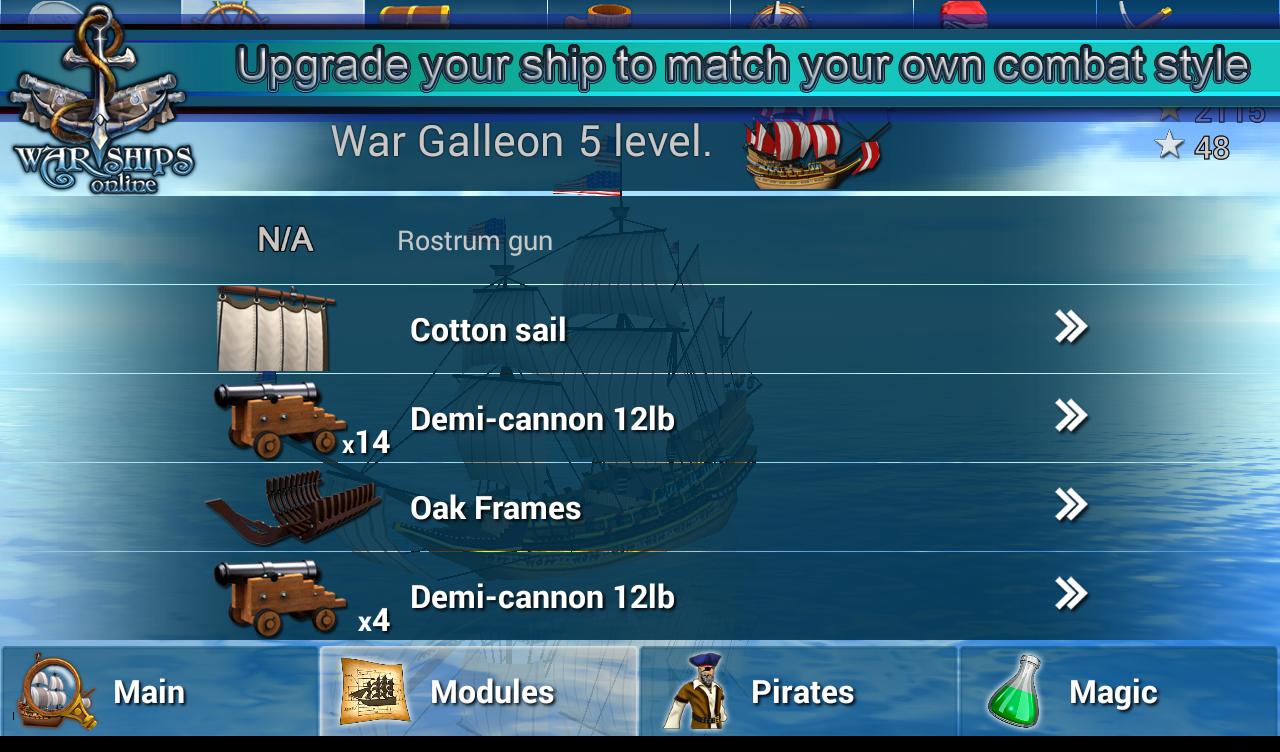Expand the x4 Demi-cannon 12lb row arrow
The image size is (1280, 752).
(1070, 594)
